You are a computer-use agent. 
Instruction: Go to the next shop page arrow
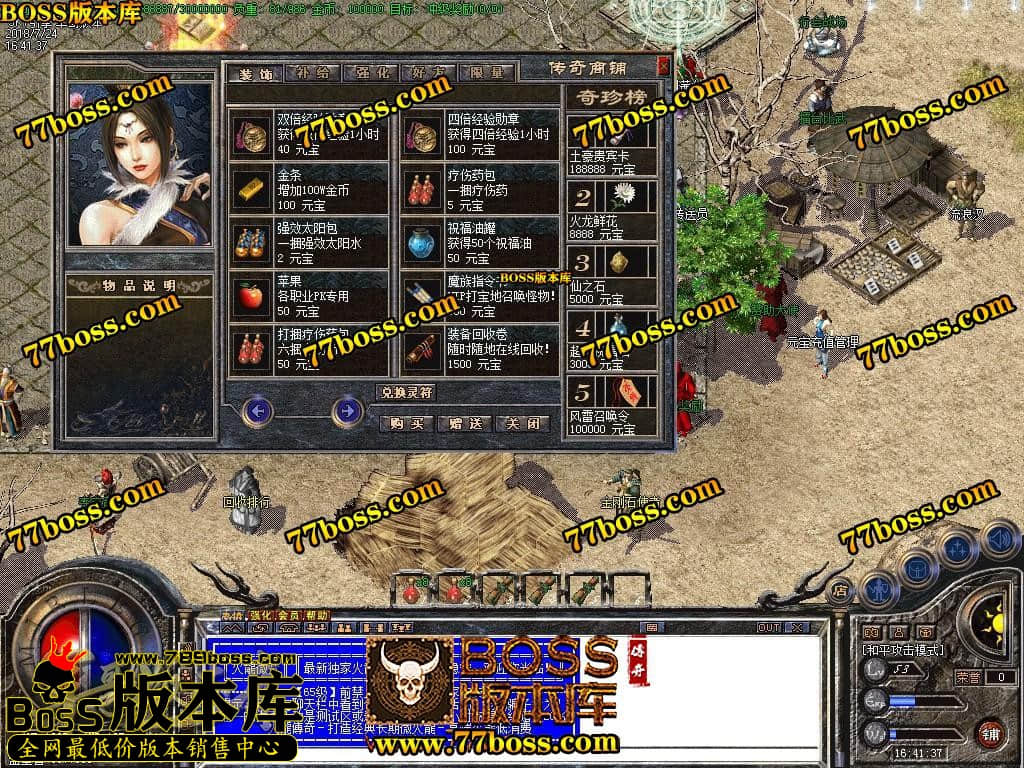click(x=347, y=410)
